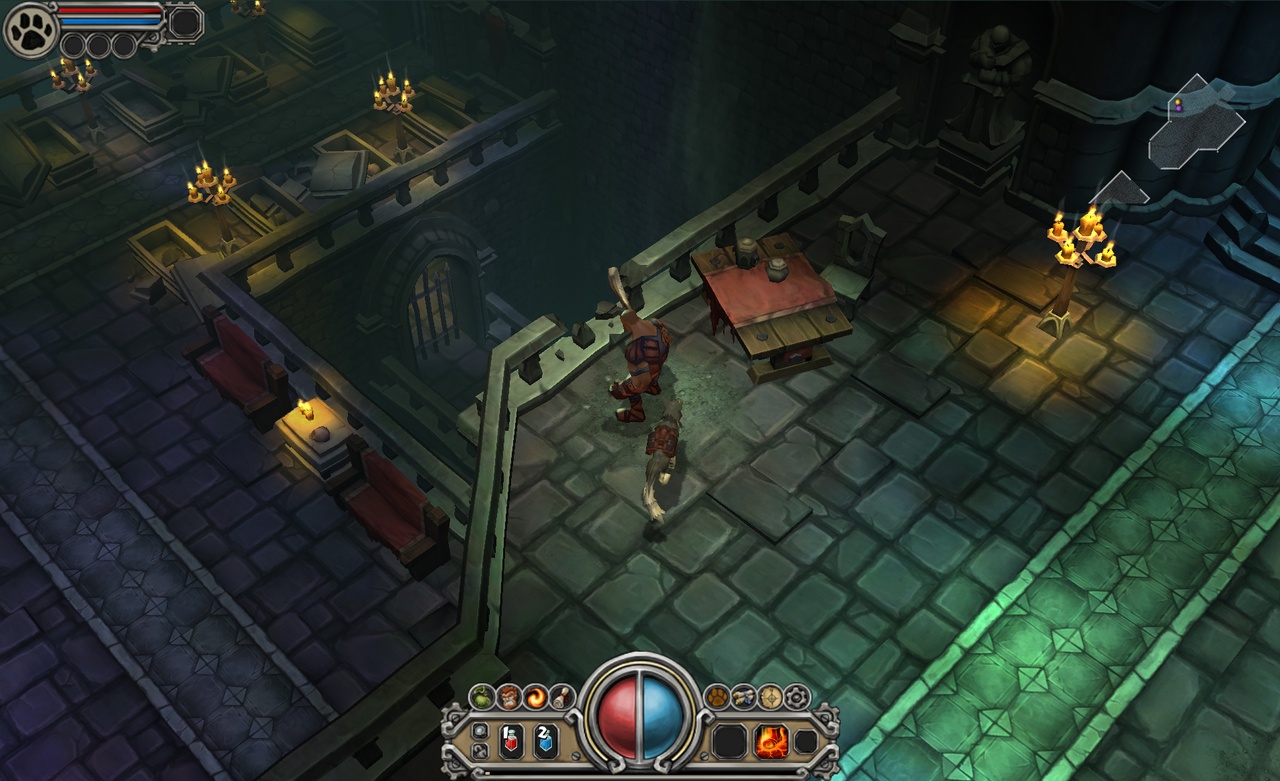
Task: Open the quest log scroll icon
Action: tap(562, 696)
